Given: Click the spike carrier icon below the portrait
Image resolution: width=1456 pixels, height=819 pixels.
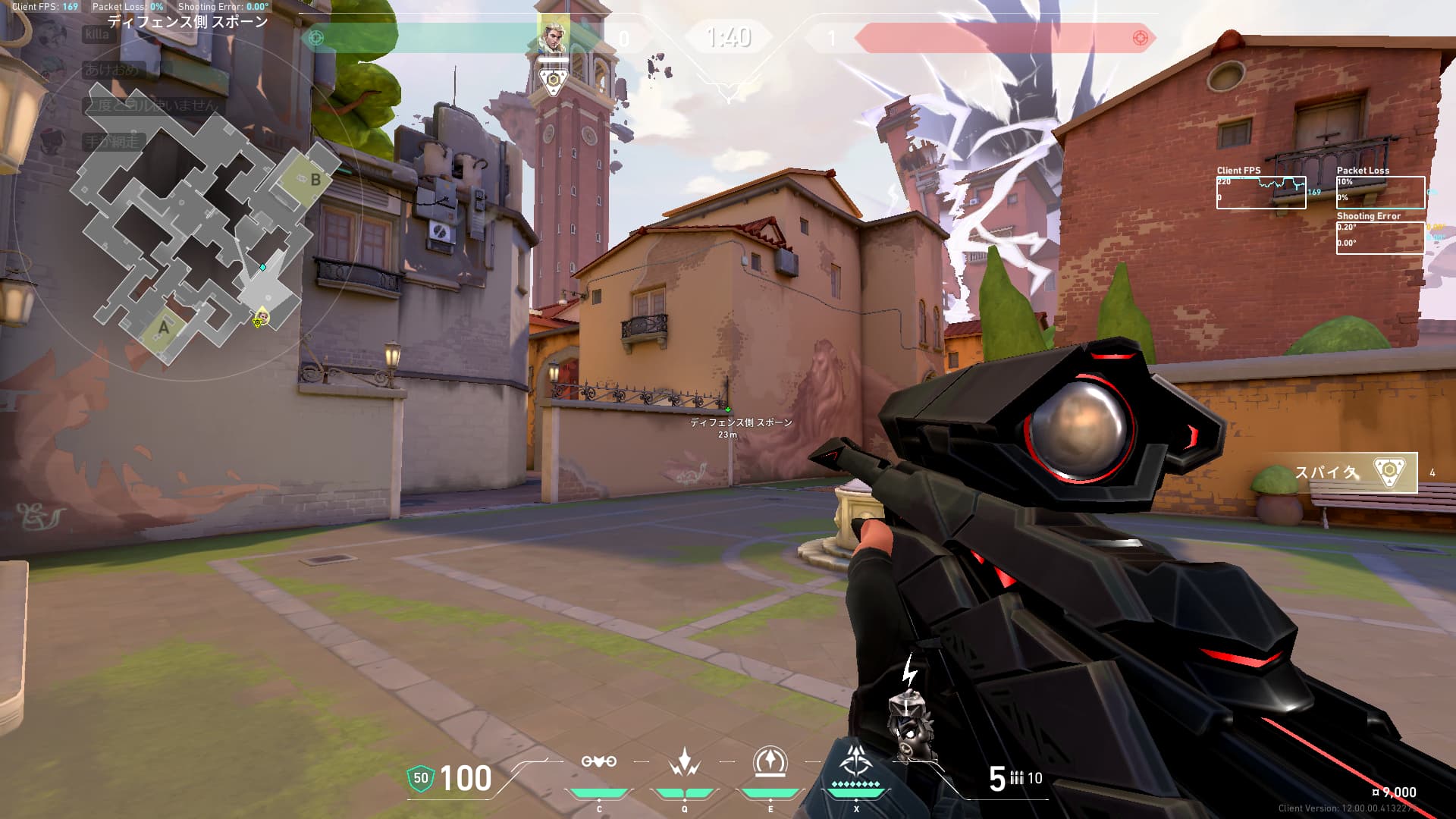Looking at the screenshot, I should (x=554, y=80).
